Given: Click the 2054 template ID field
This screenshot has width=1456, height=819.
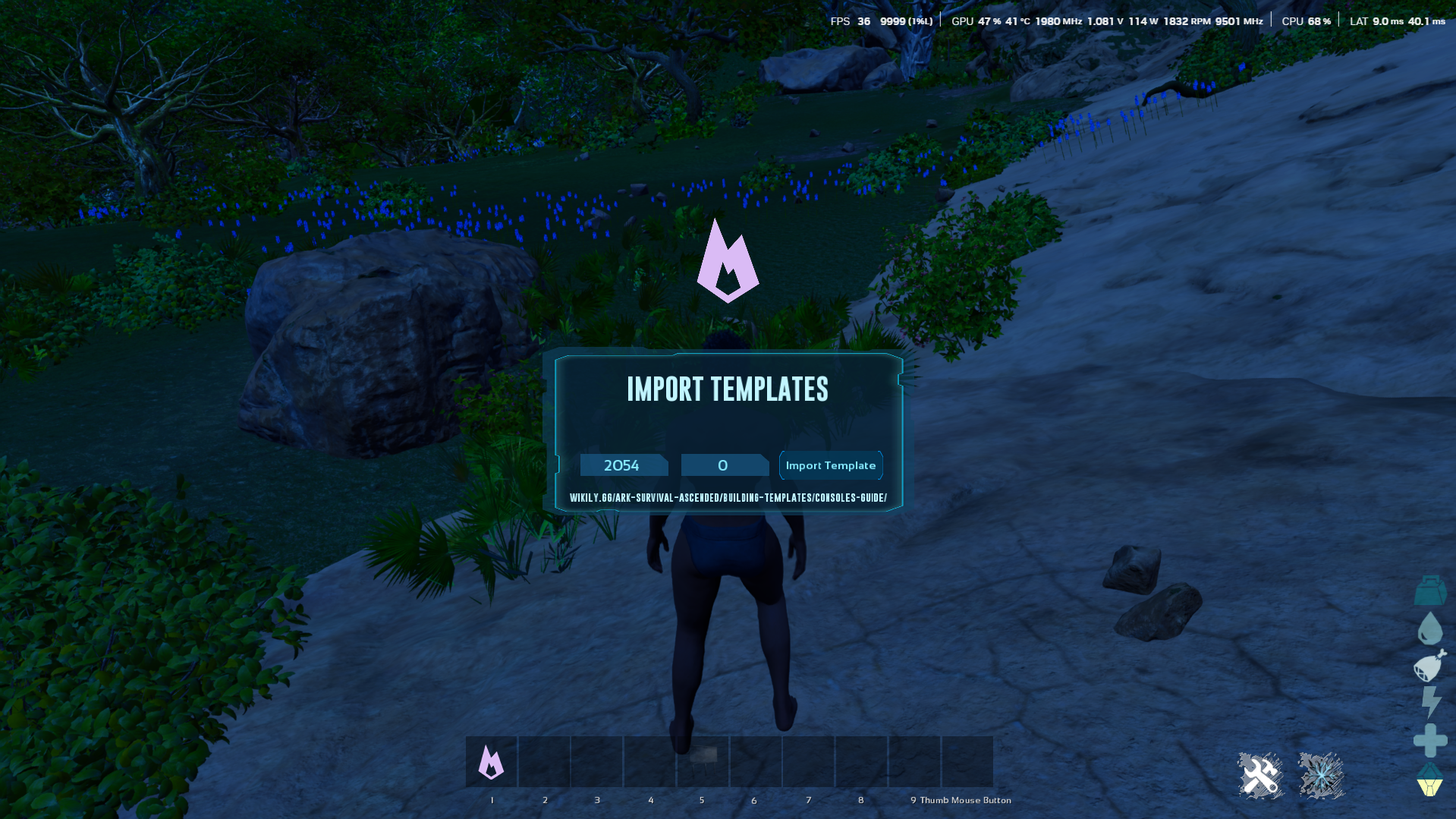Looking at the screenshot, I should [x=624, y=465].
